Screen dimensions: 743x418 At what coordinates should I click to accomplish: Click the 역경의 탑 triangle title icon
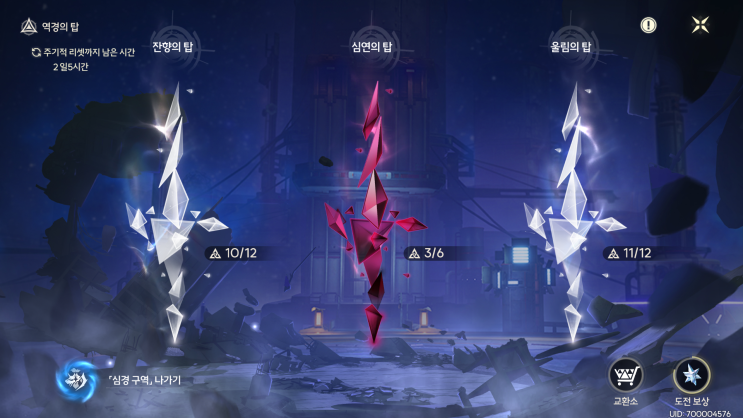(29, 27)
